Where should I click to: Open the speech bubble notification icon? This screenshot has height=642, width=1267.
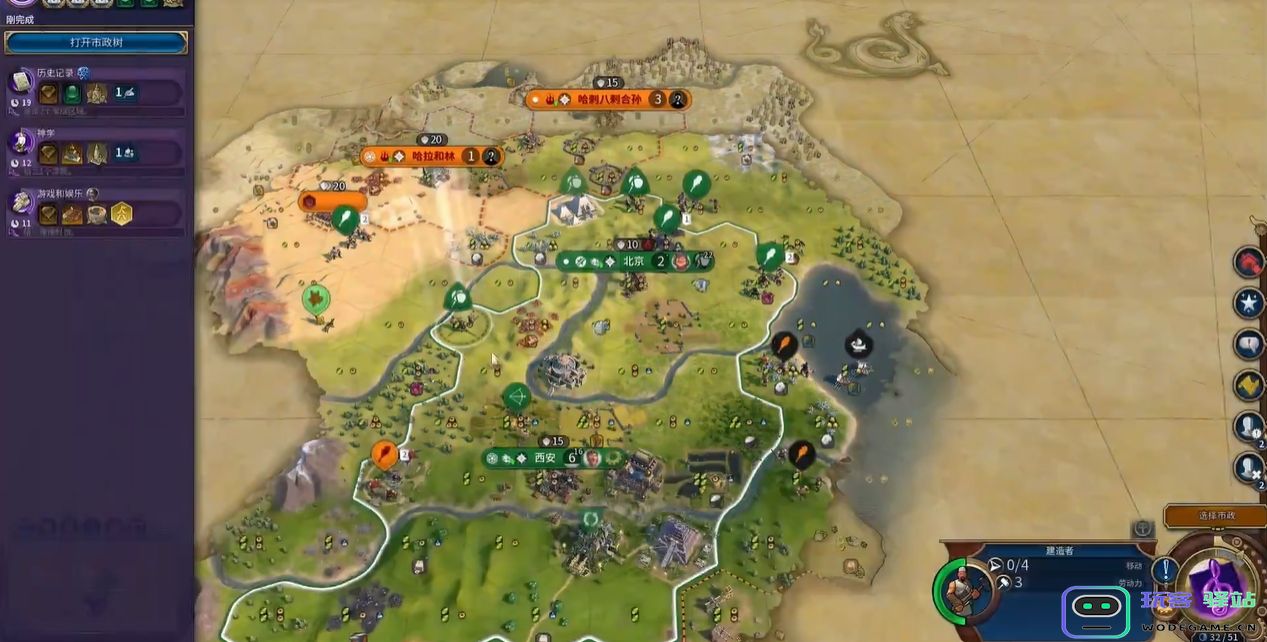1249,345
